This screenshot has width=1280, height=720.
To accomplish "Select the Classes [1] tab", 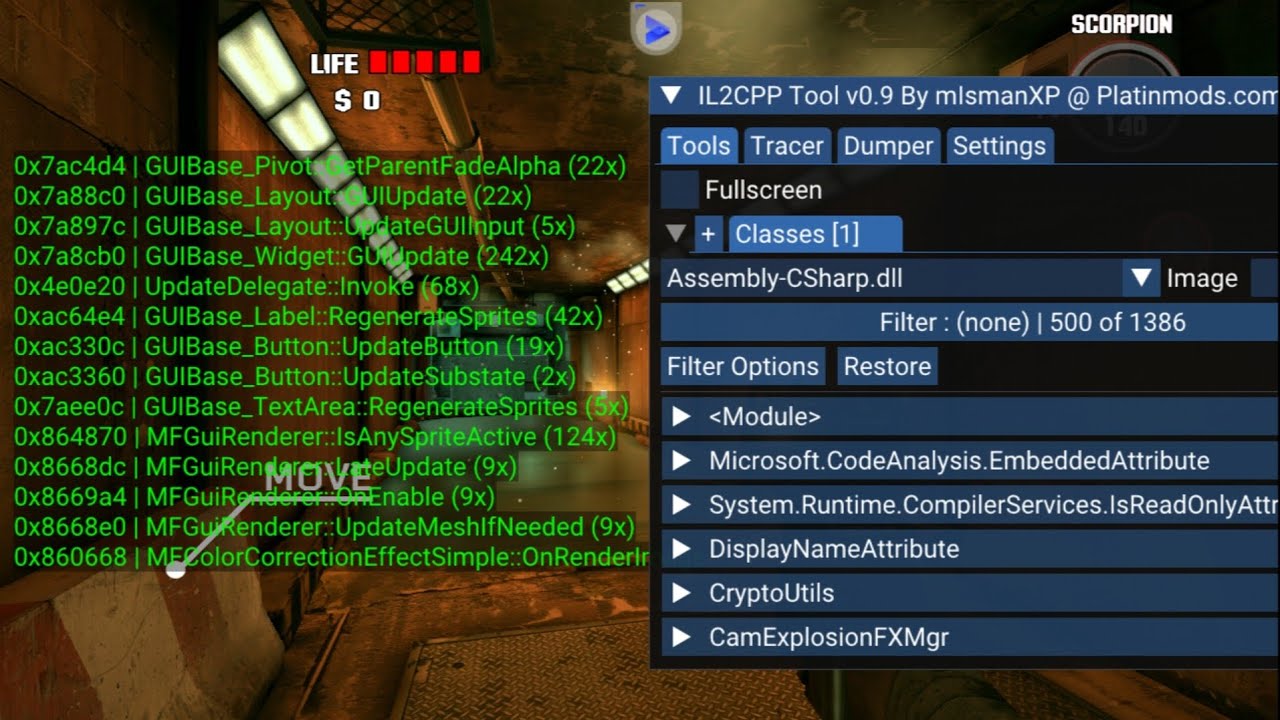I will (815, 234).
